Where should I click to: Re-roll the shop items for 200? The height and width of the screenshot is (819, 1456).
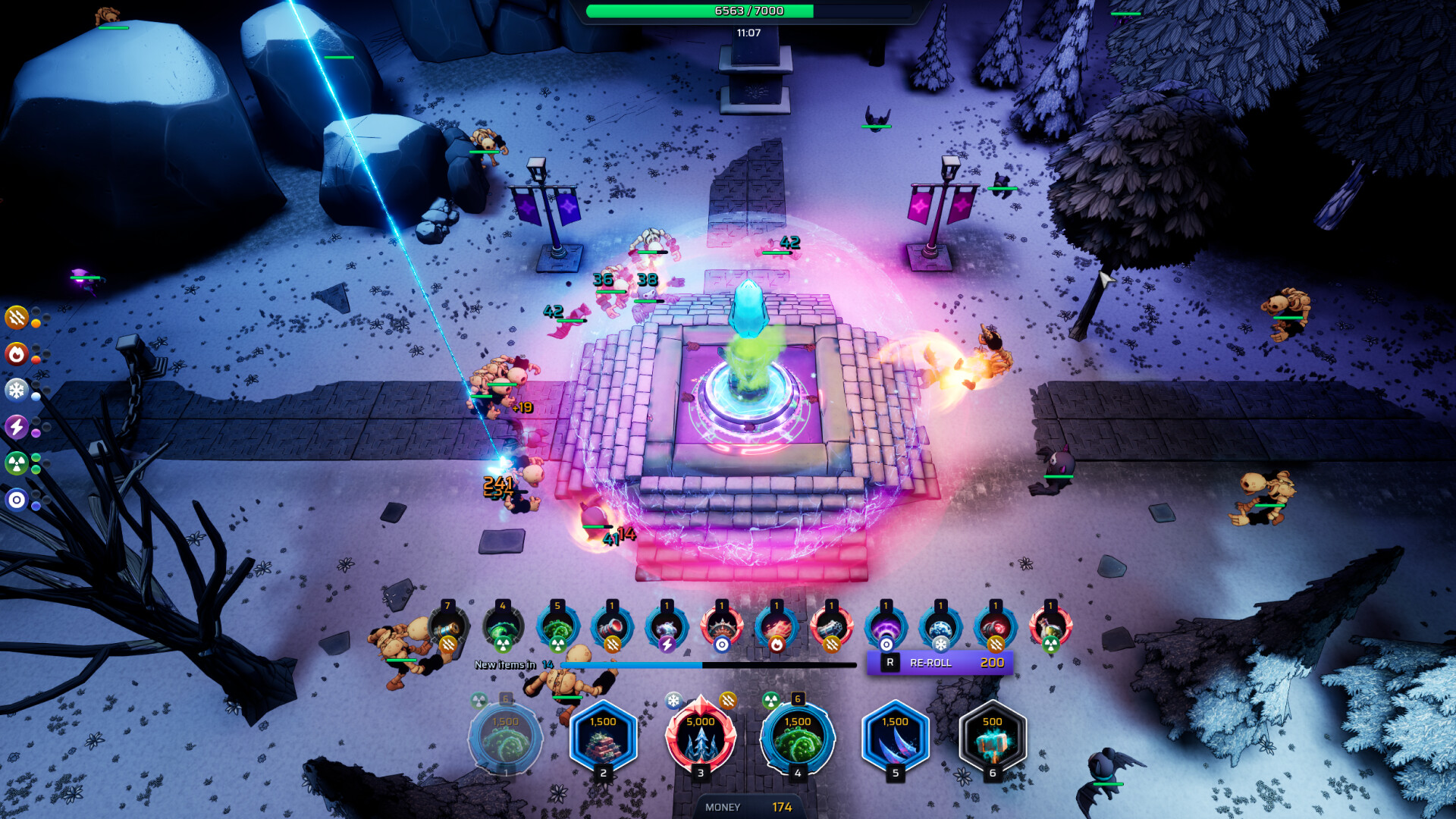point(940,663)
